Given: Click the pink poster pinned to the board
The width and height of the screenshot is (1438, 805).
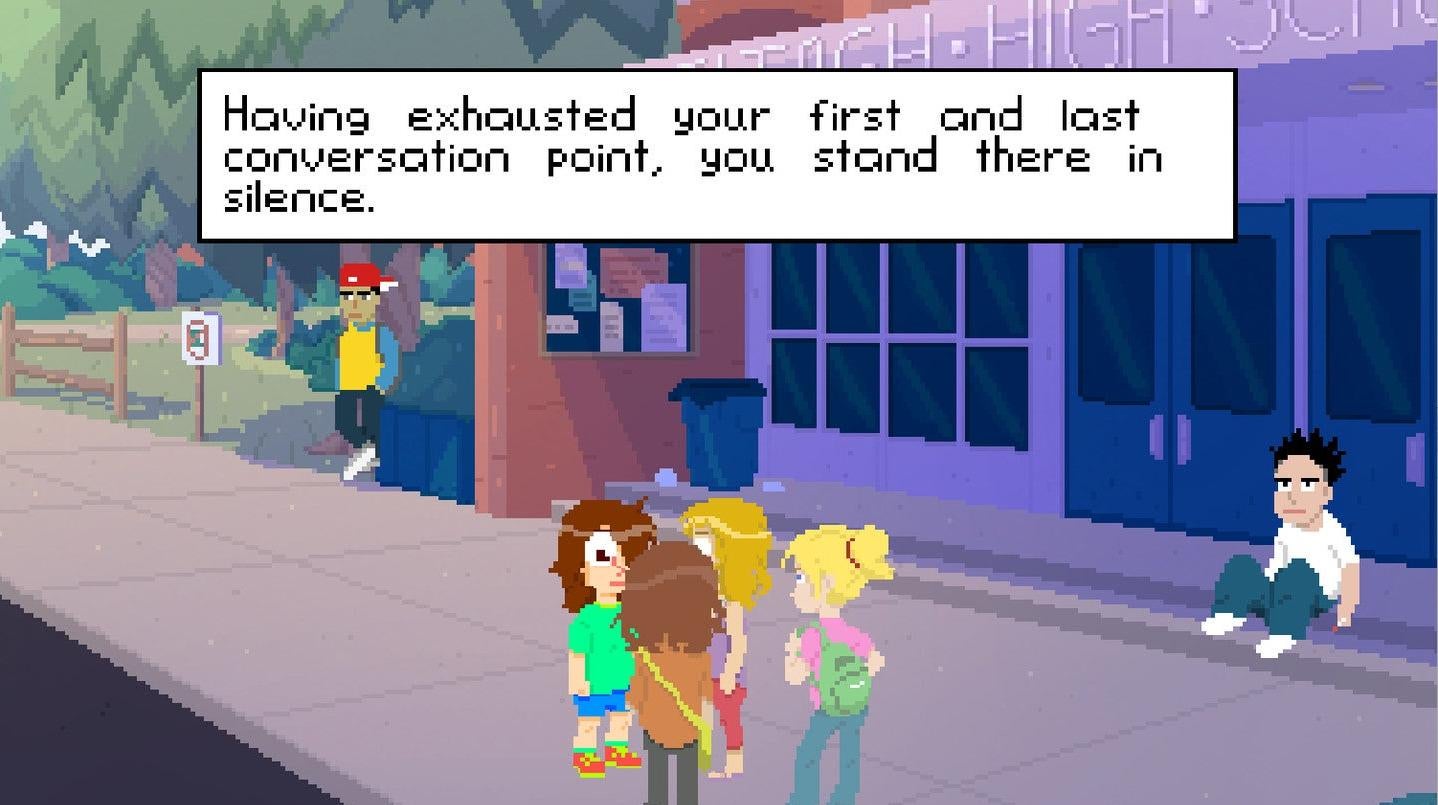Looking at the screenshot, I should coord(632,273).
